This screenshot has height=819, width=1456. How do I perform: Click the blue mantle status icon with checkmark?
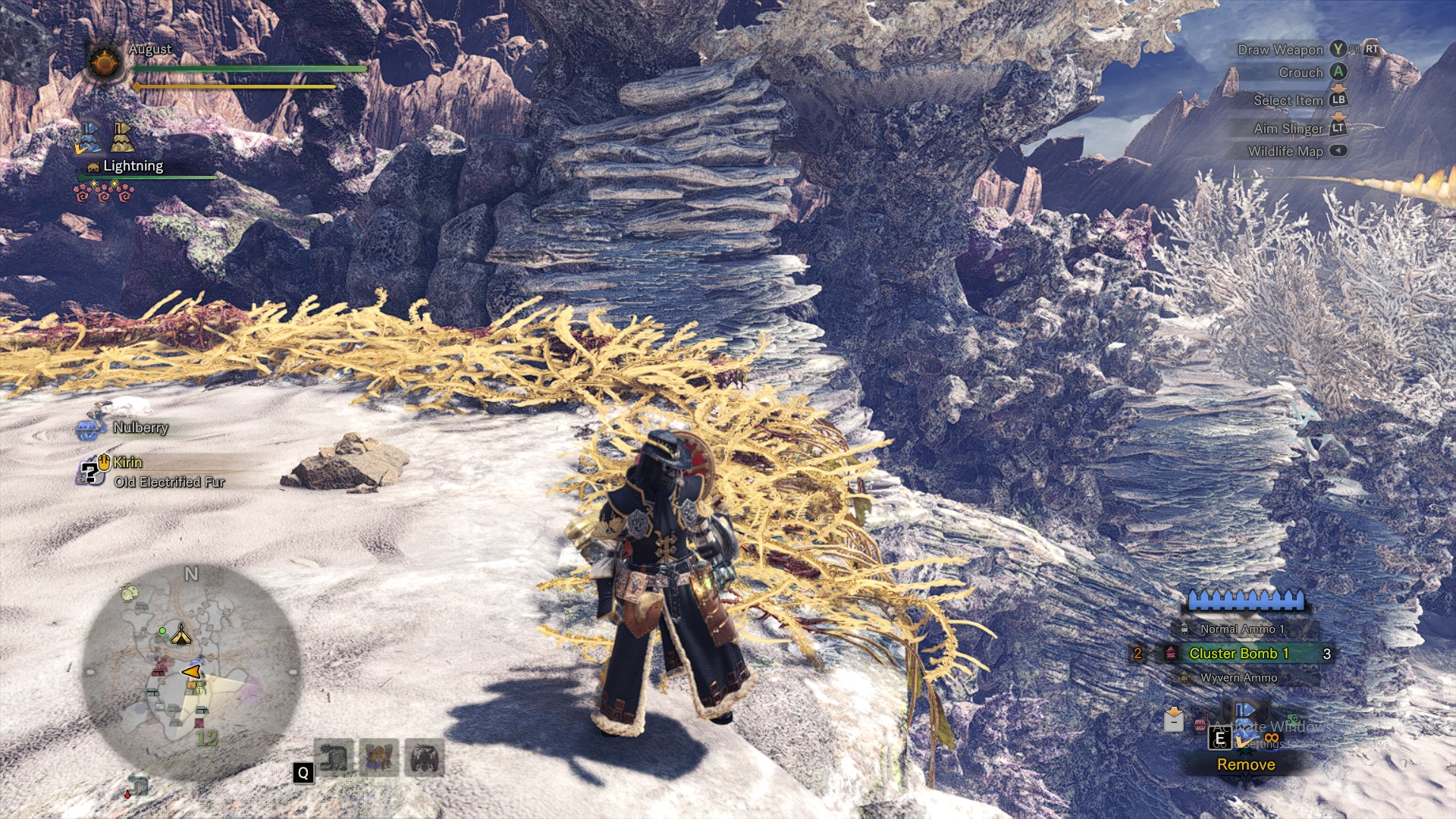pos(89,138)
